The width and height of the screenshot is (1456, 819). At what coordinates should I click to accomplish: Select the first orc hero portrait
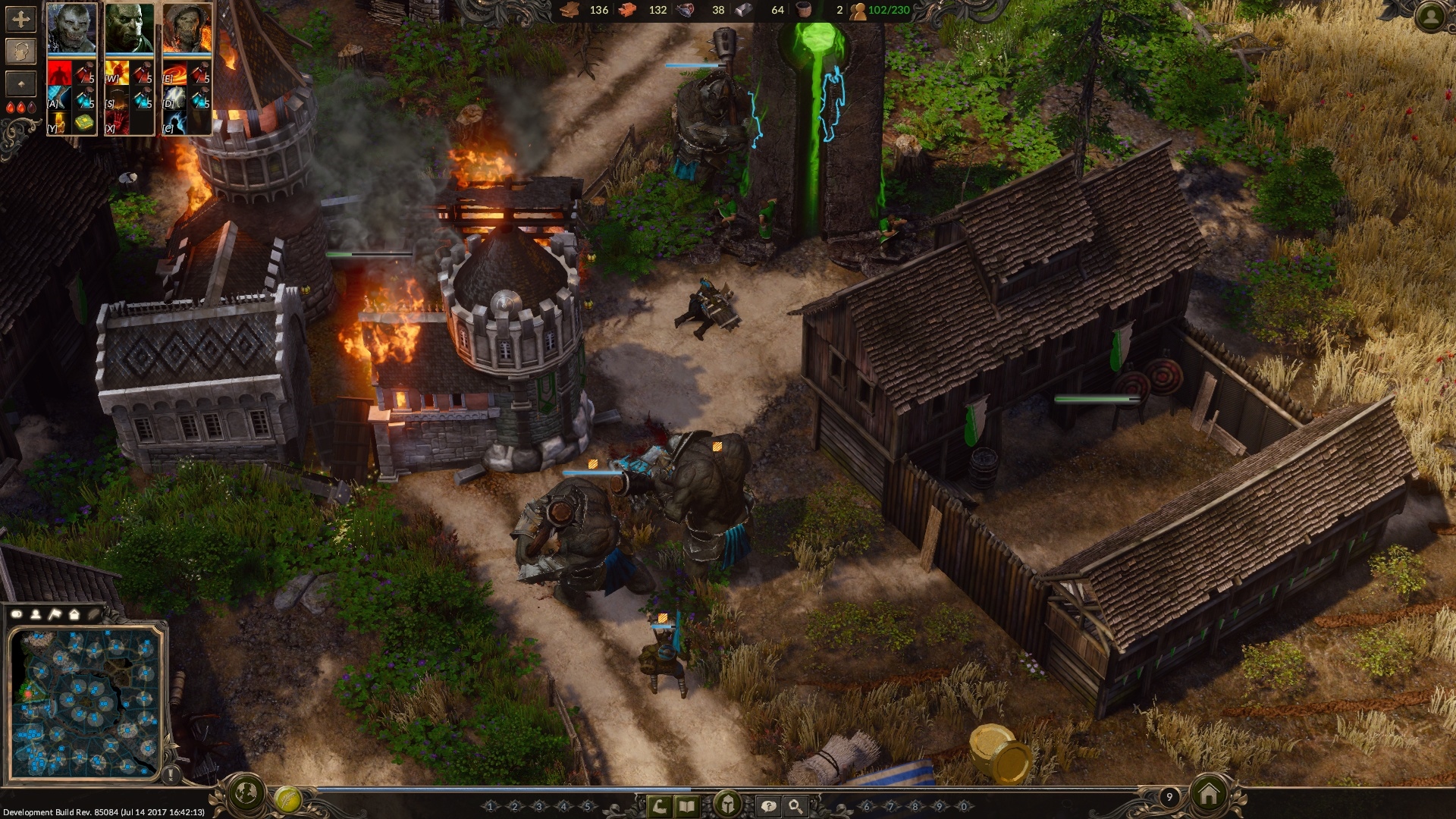(x=72, y=28)
